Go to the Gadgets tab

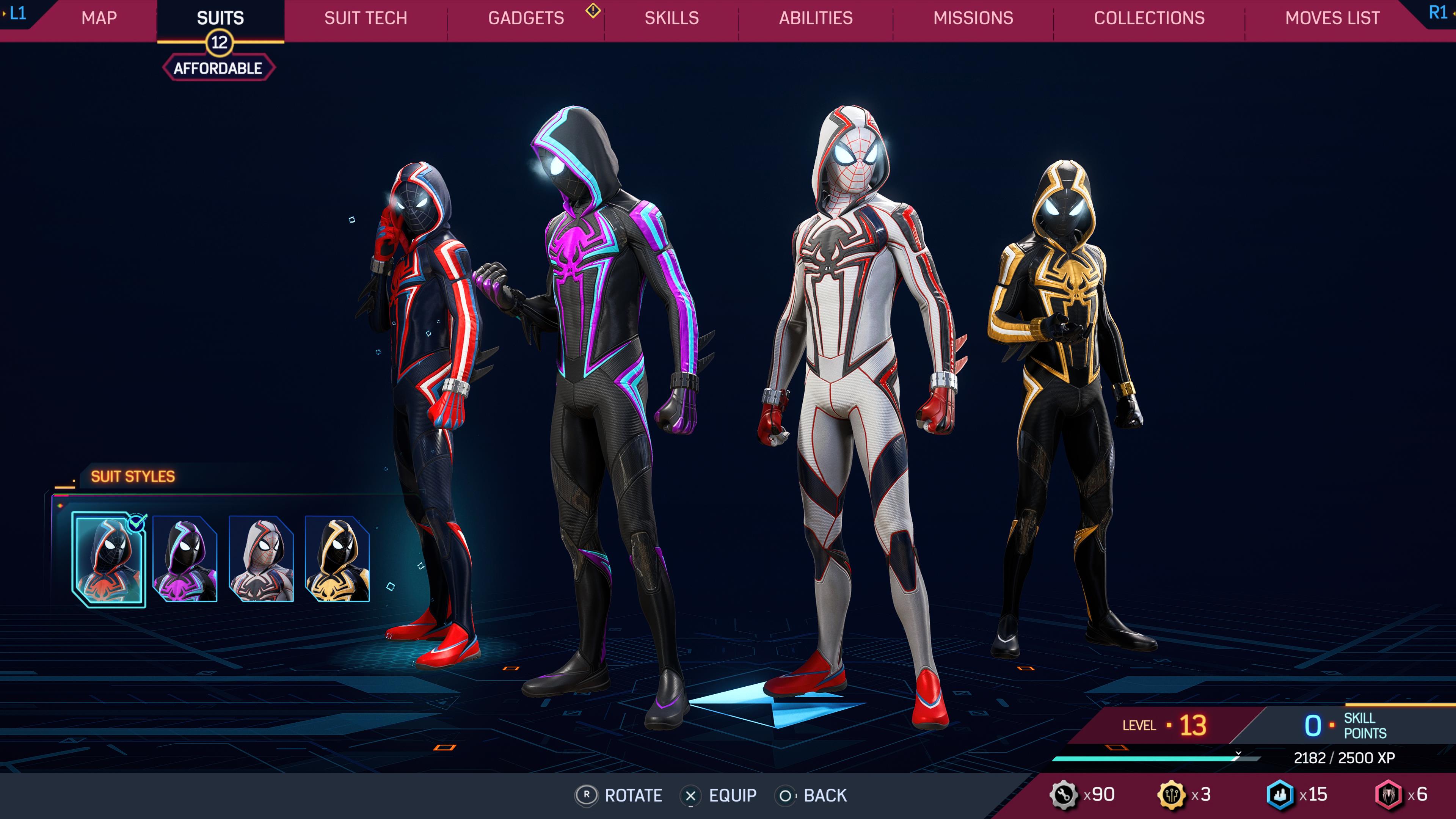(x=526, y=18)
